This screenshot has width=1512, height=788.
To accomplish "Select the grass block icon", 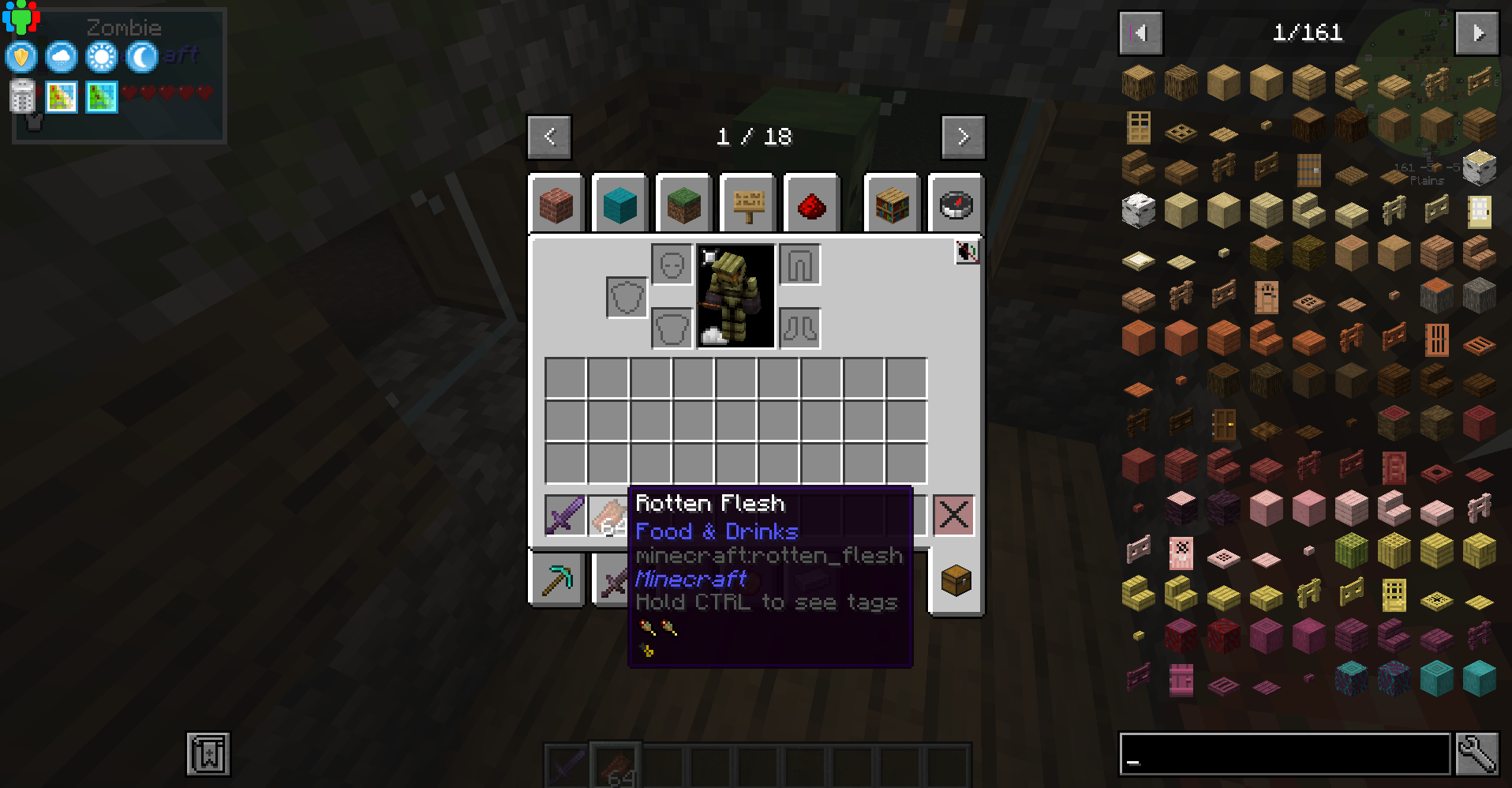I will pyautogui.click(x=683, y=204).
